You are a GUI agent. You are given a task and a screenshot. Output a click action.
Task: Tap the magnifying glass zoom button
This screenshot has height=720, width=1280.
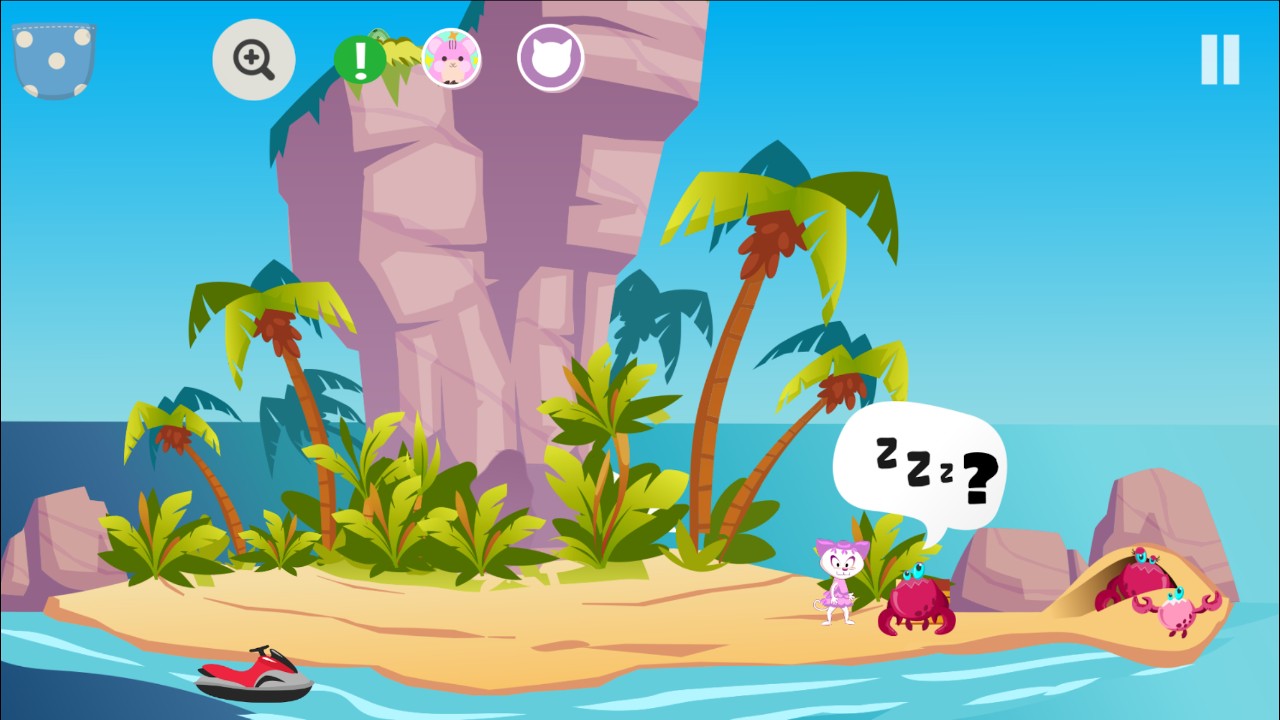click(x=254, y=60)
